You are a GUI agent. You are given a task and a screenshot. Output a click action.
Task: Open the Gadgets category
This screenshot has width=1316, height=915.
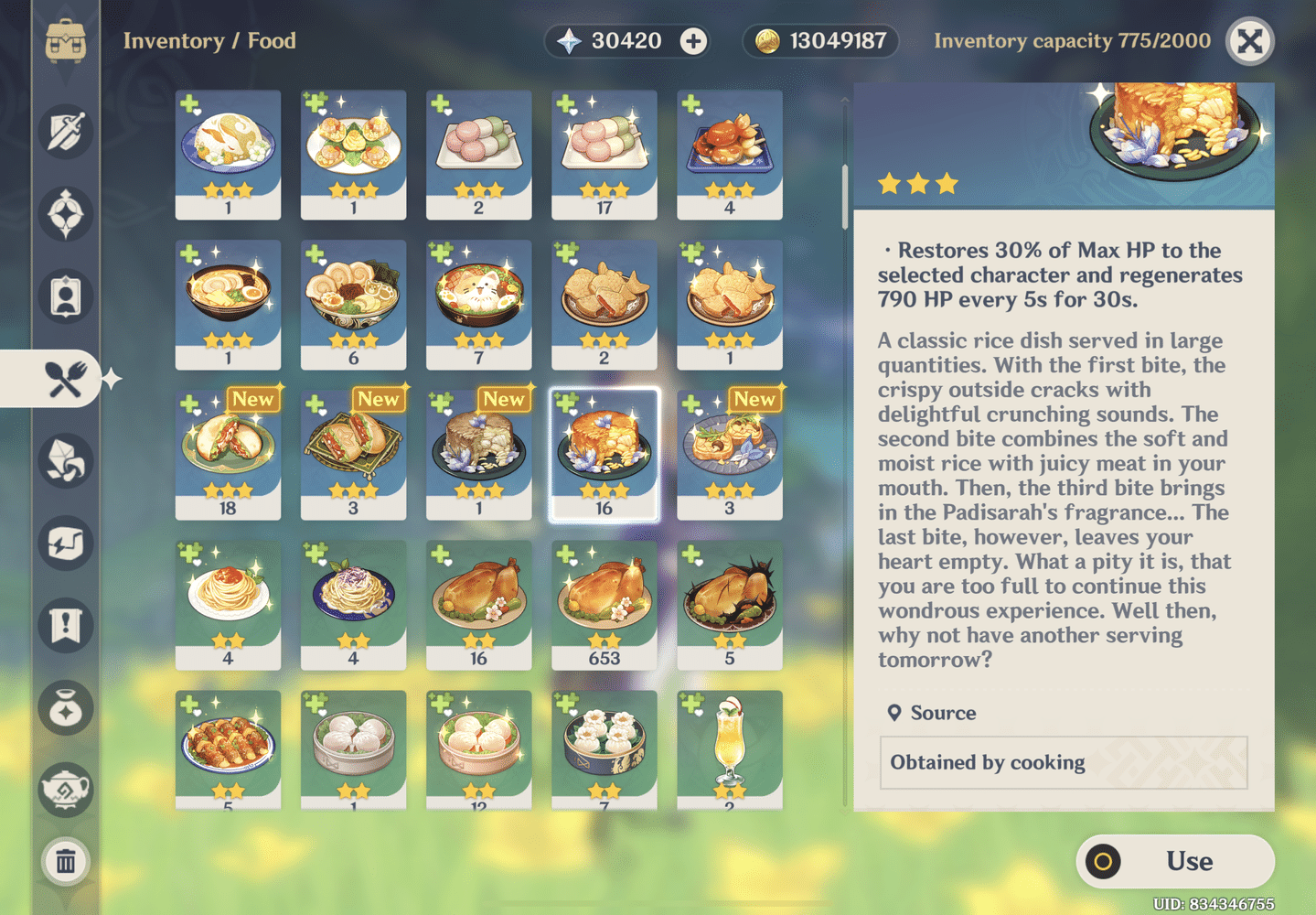click(x=65, y=544)
